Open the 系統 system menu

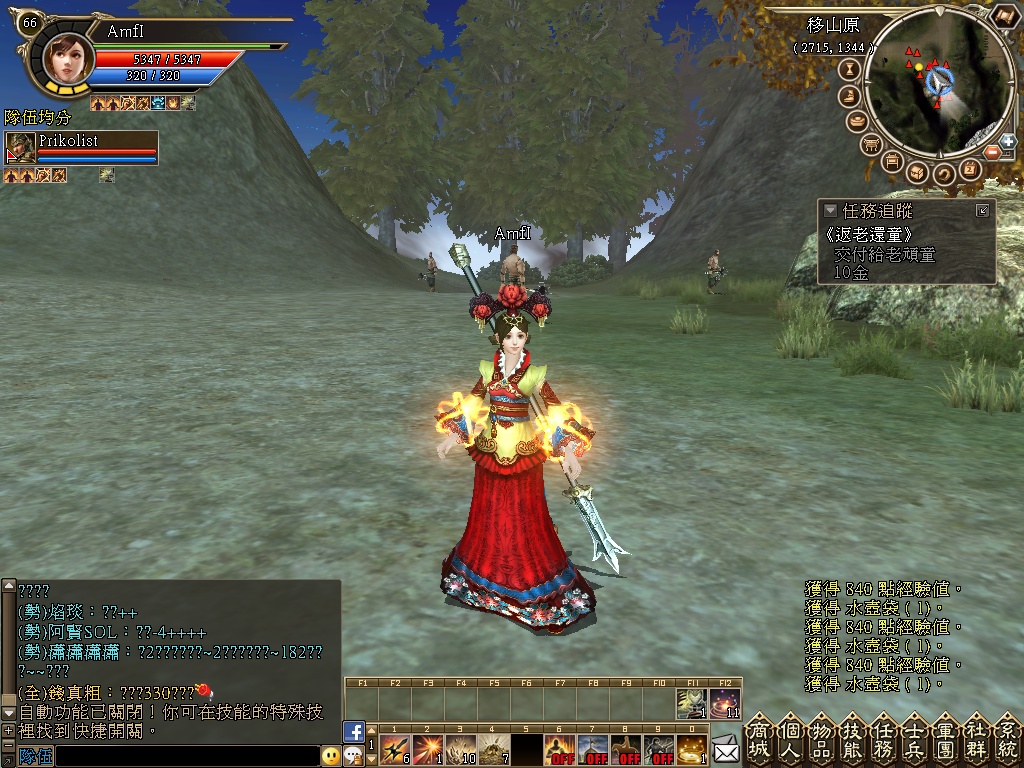1006,739
